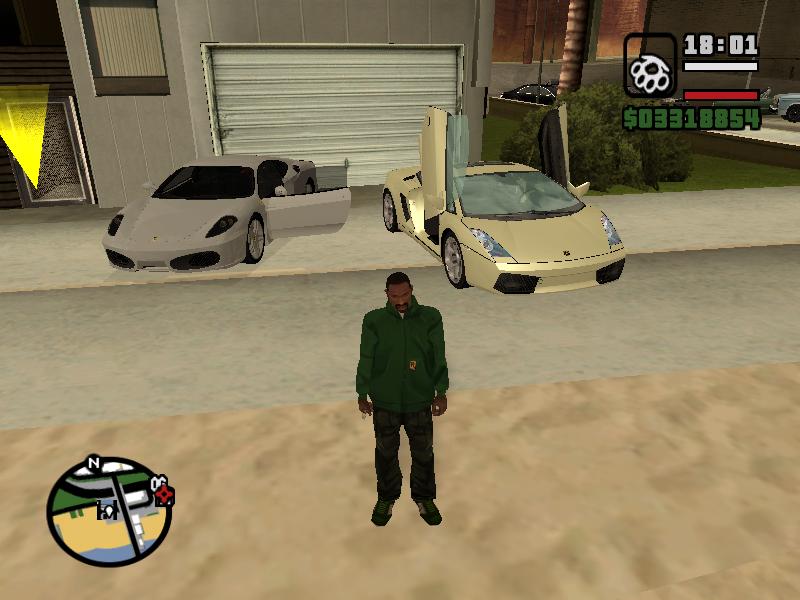Image resolution: width=800 pixels, height=600 pixels.
Task: Click the red casino chip blip on the radar
Action: coord(164,495)
